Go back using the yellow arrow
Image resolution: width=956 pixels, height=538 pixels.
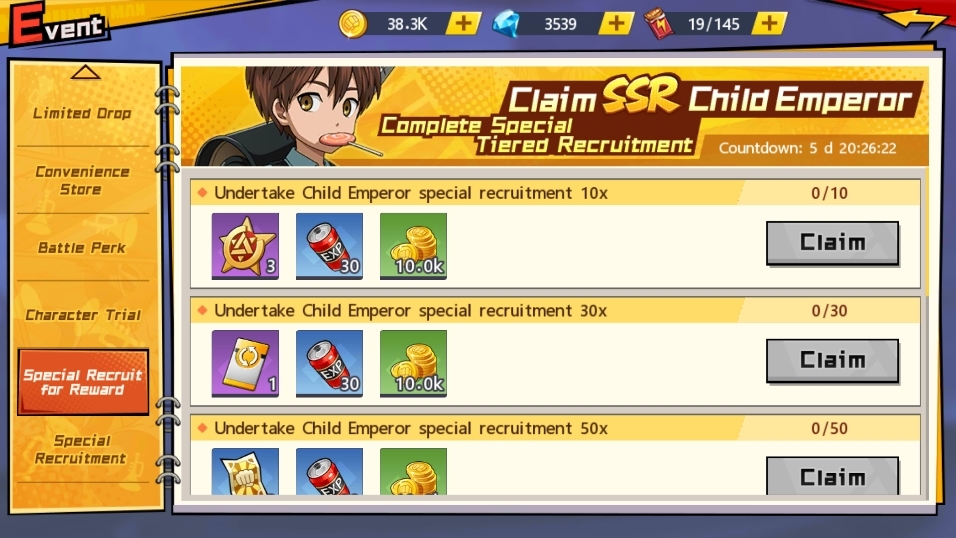click(x=912, y=22)
